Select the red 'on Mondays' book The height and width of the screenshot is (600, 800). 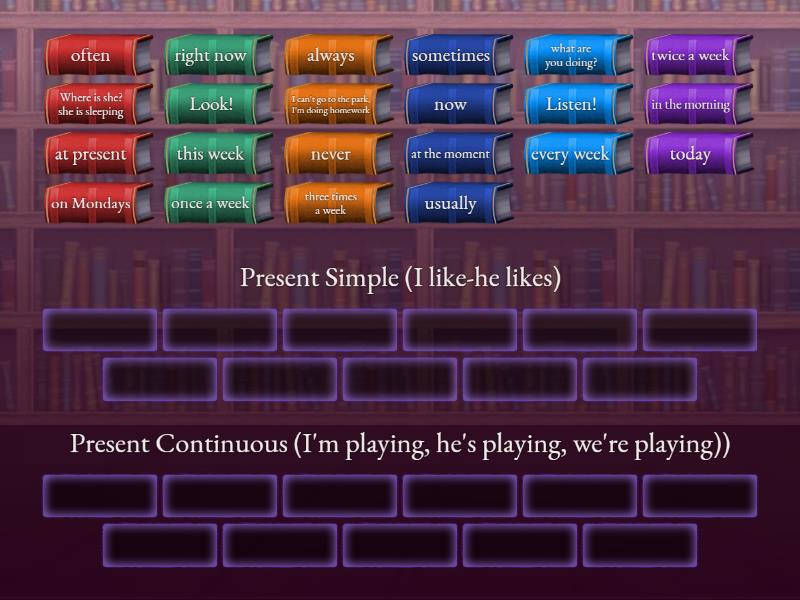click(x=91, y=203)
